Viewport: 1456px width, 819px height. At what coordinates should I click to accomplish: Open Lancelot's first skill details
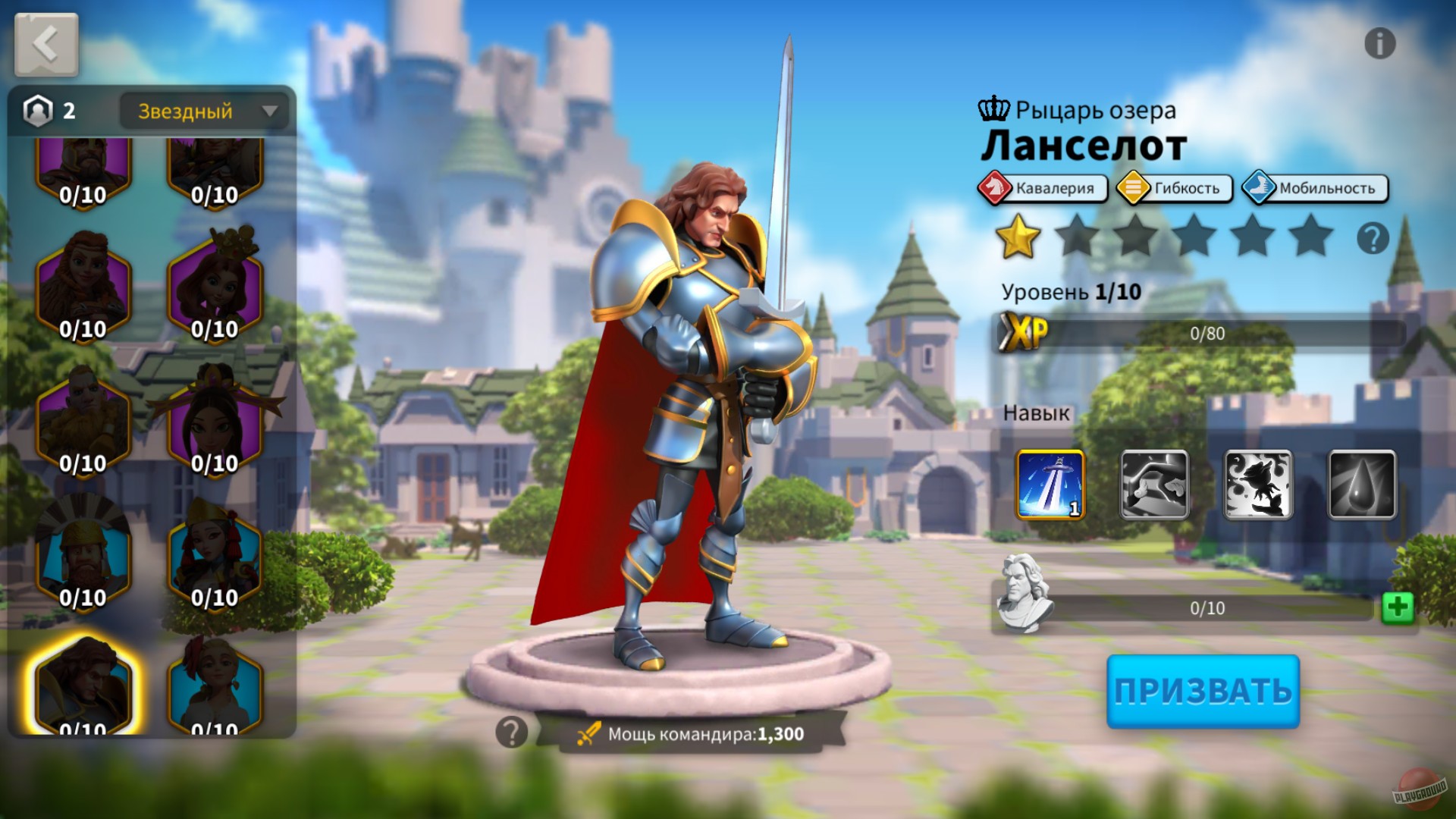1050,484
